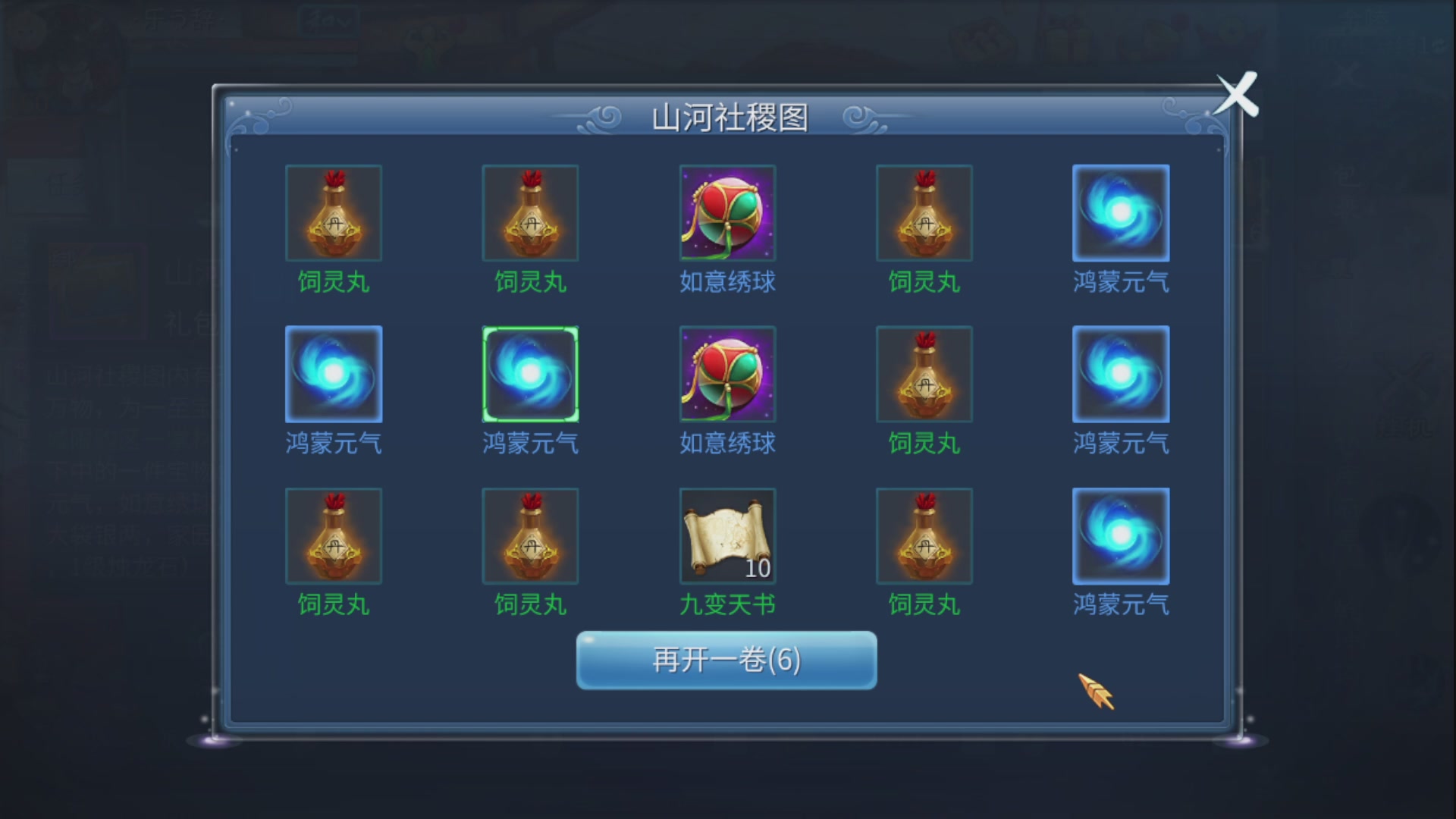The image size is (1456, 819).
Task: Click the 九变天书 item name label
Action: click(x=726, y=604)
